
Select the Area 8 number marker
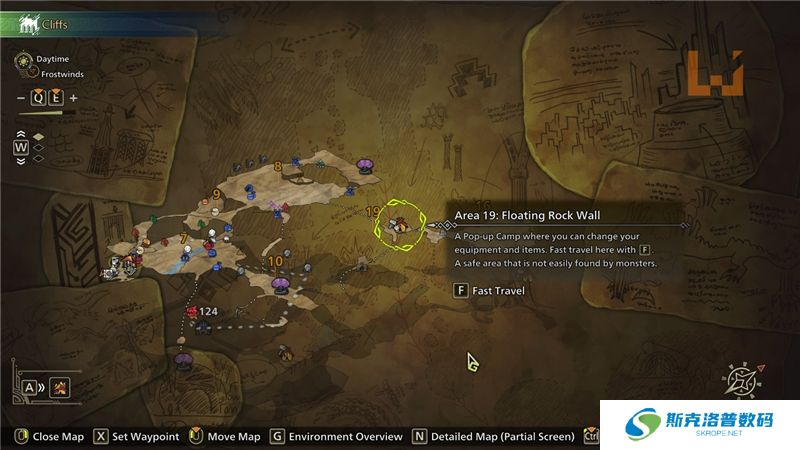coord(277,166)
